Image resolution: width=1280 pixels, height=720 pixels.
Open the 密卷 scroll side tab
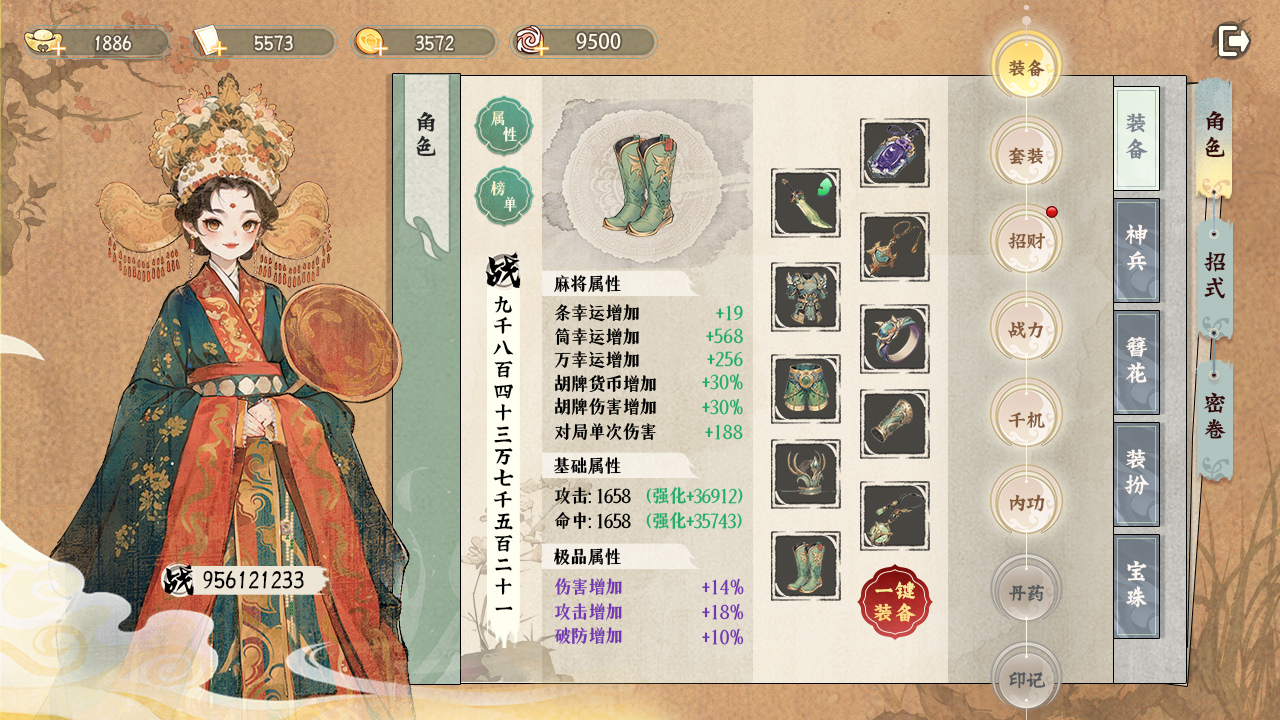1214,416
